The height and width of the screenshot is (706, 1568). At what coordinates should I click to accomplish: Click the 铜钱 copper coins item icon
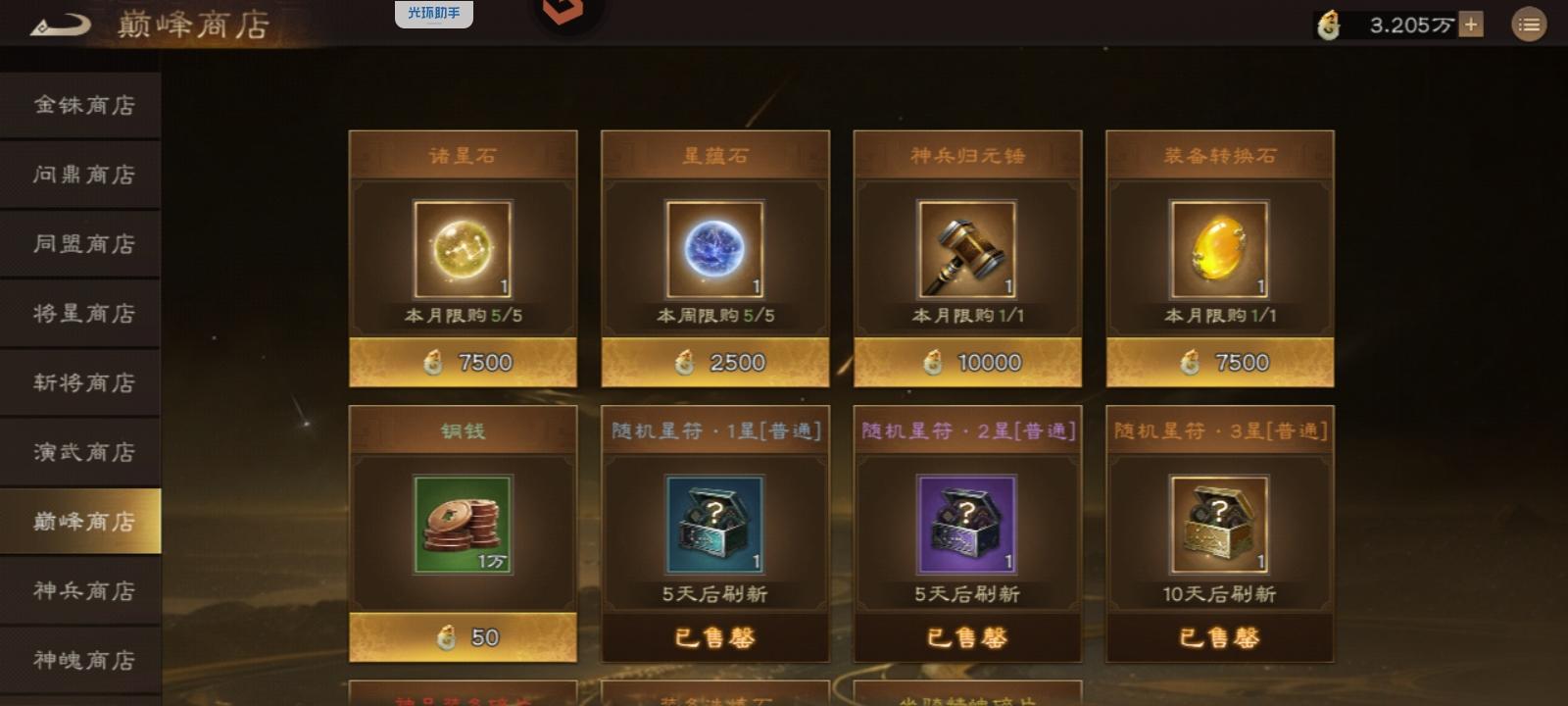coord(463,523)
